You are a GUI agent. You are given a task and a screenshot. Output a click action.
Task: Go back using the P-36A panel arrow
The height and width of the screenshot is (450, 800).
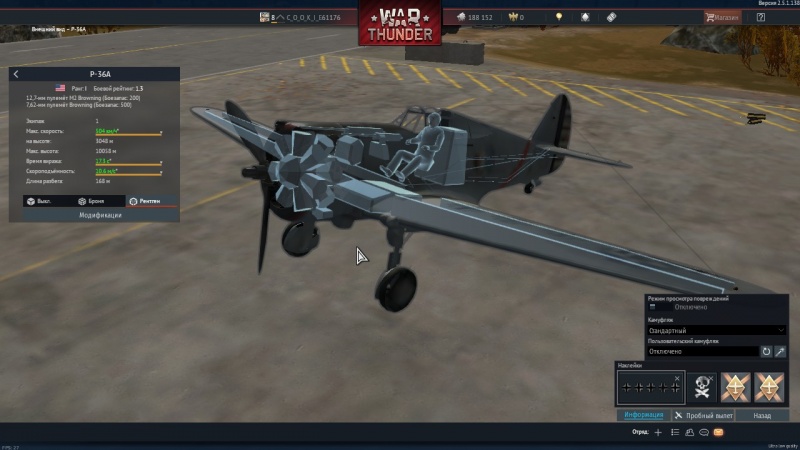16,74
